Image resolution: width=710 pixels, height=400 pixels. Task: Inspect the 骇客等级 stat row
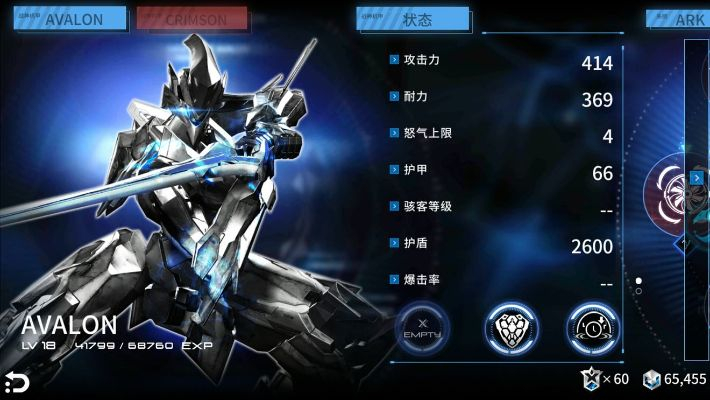click(395, 207)
